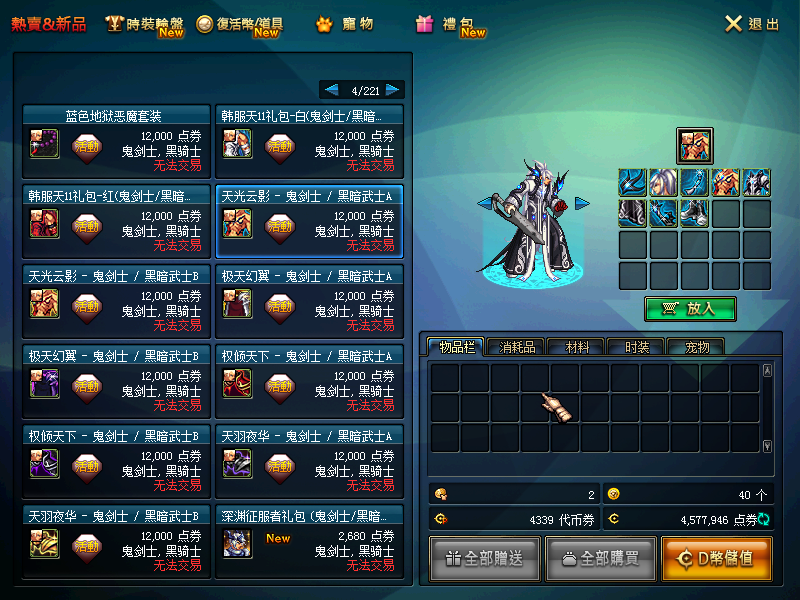
Task: Open the D幣儲值 top-up
Action: point(716,558)
